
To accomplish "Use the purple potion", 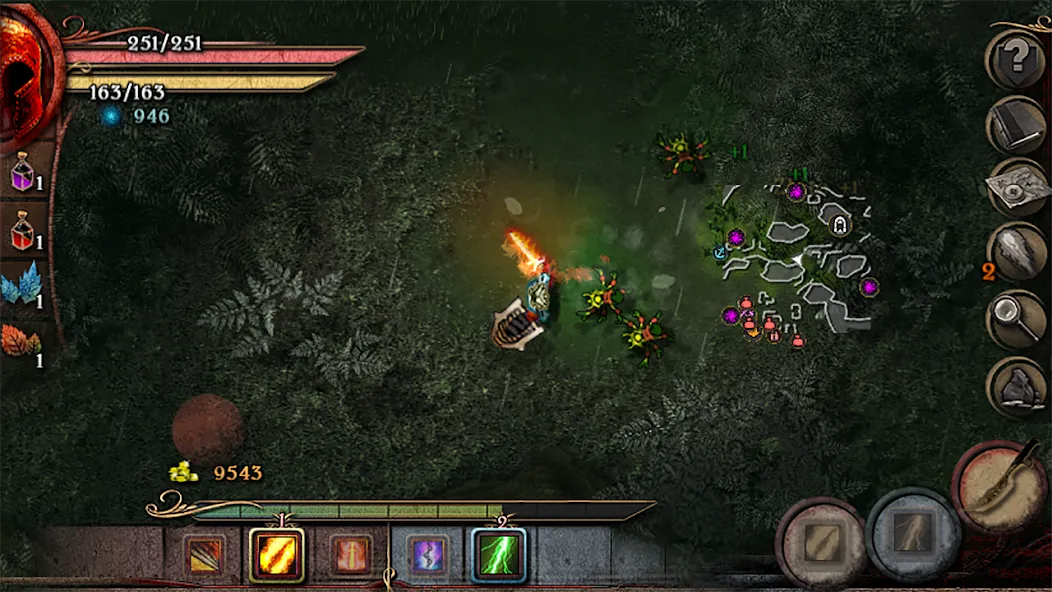I will (22, 176).
